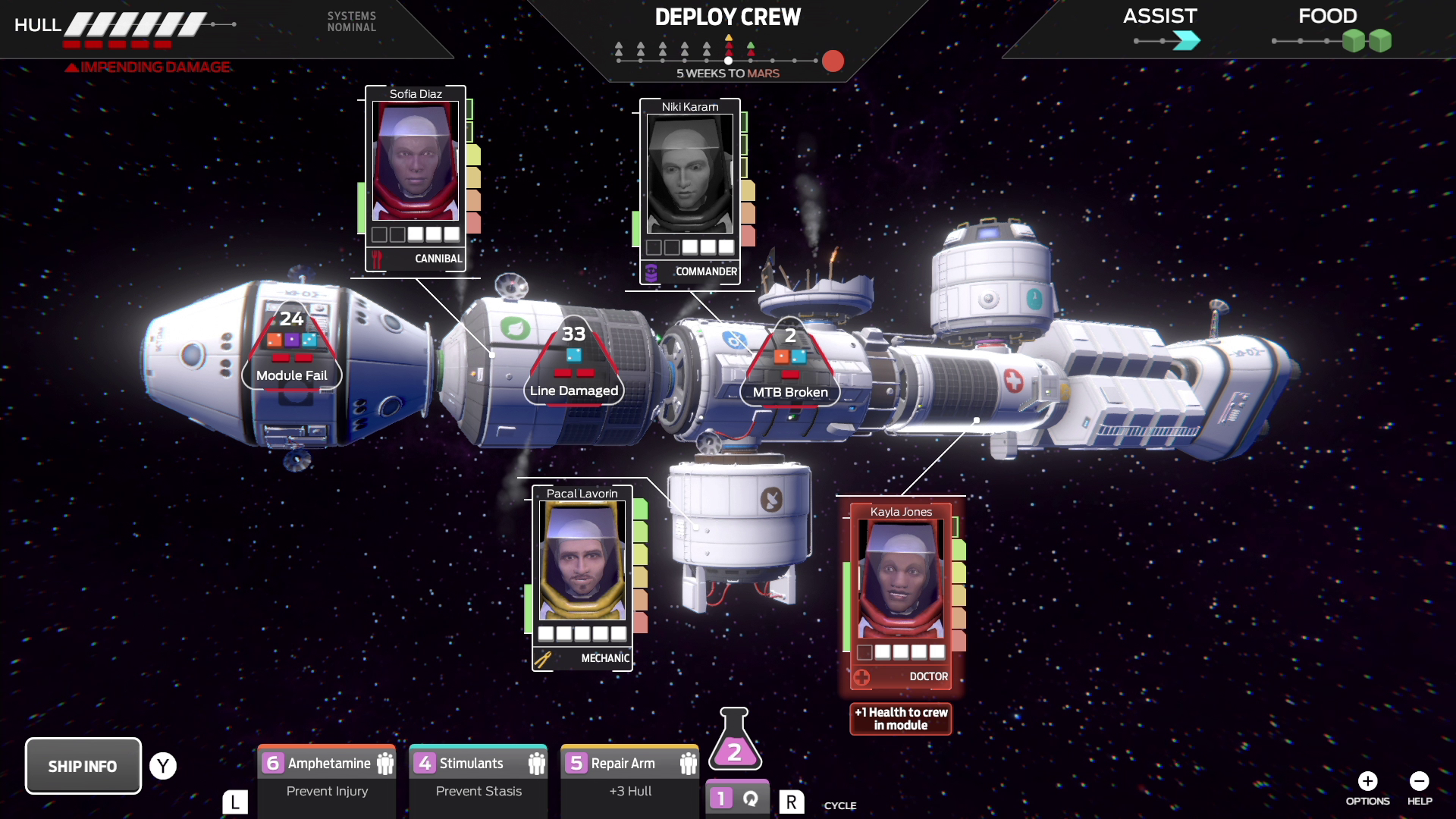Image resolution: width=1456 pixels, height=819 pixels.
Task: Click the purple commander rank icon on Niki Karam's card
Action: pos(652,271)
